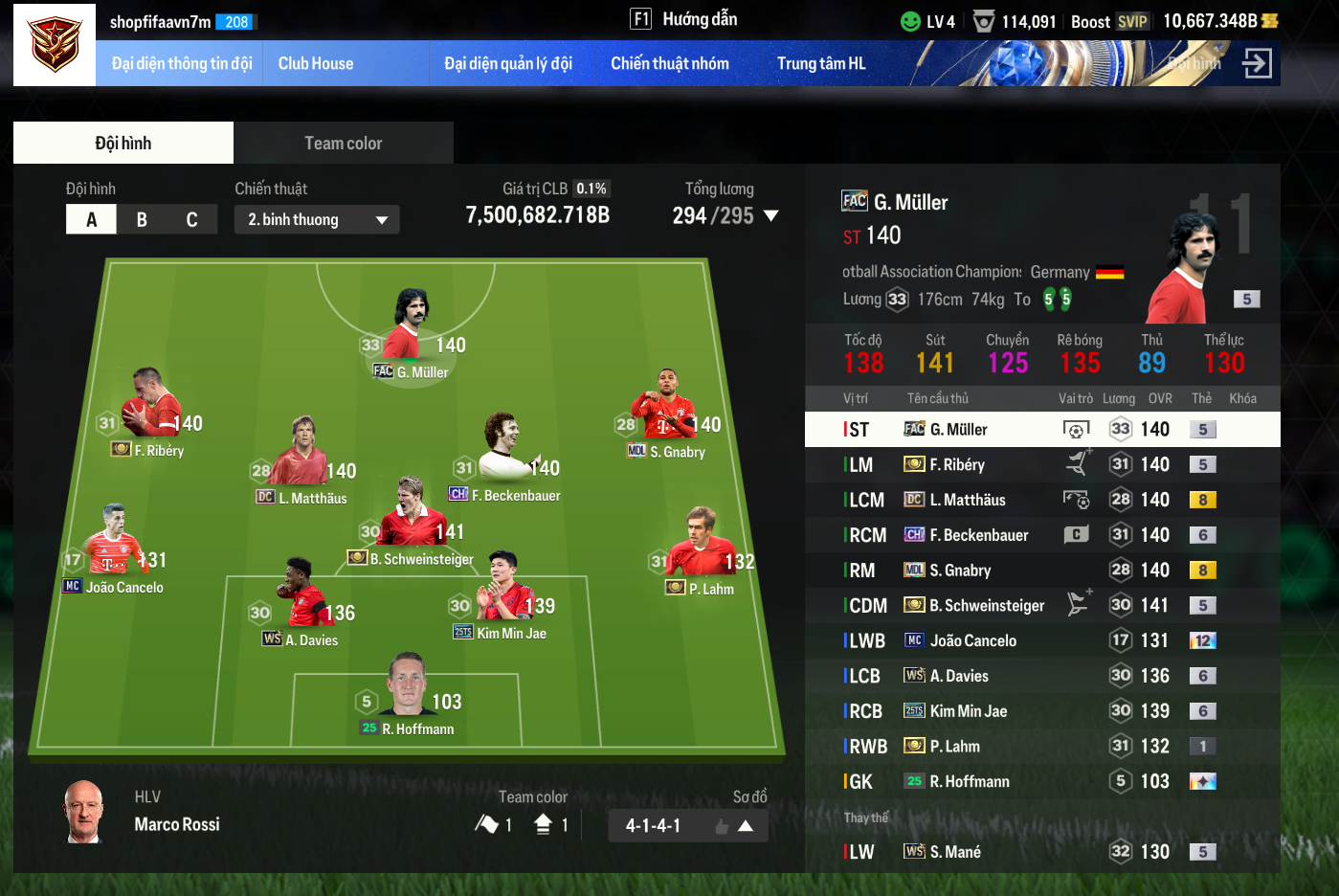Open Đại diện thông tin đội menu

(182, 63)
